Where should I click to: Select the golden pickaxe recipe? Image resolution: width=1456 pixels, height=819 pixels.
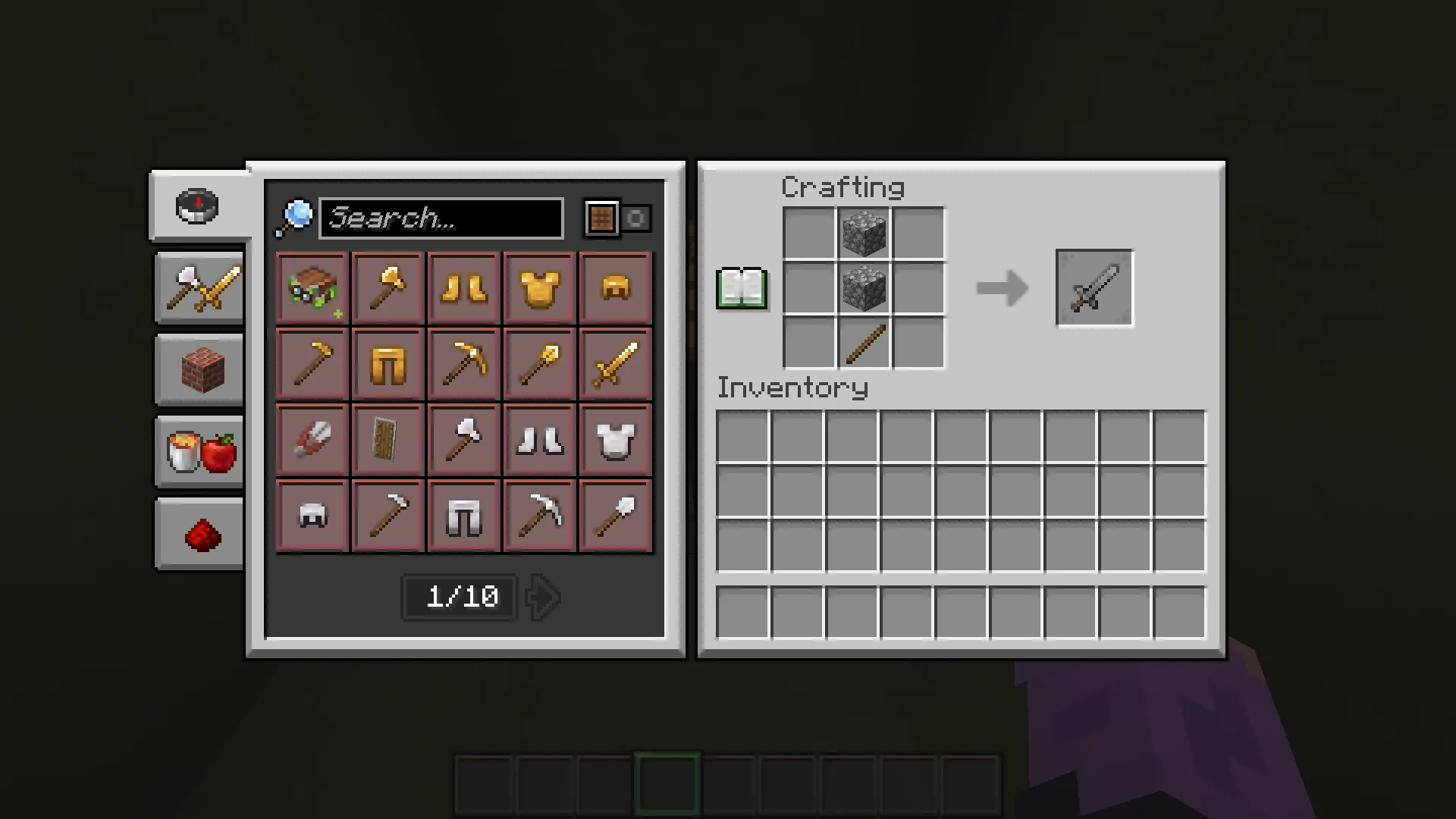coord(463,364)
